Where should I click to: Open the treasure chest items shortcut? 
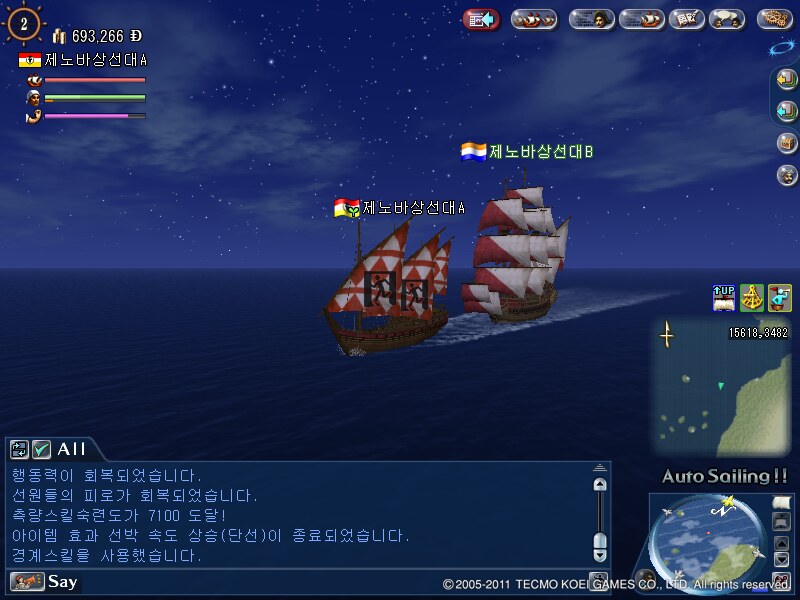[x=787, y=143]
